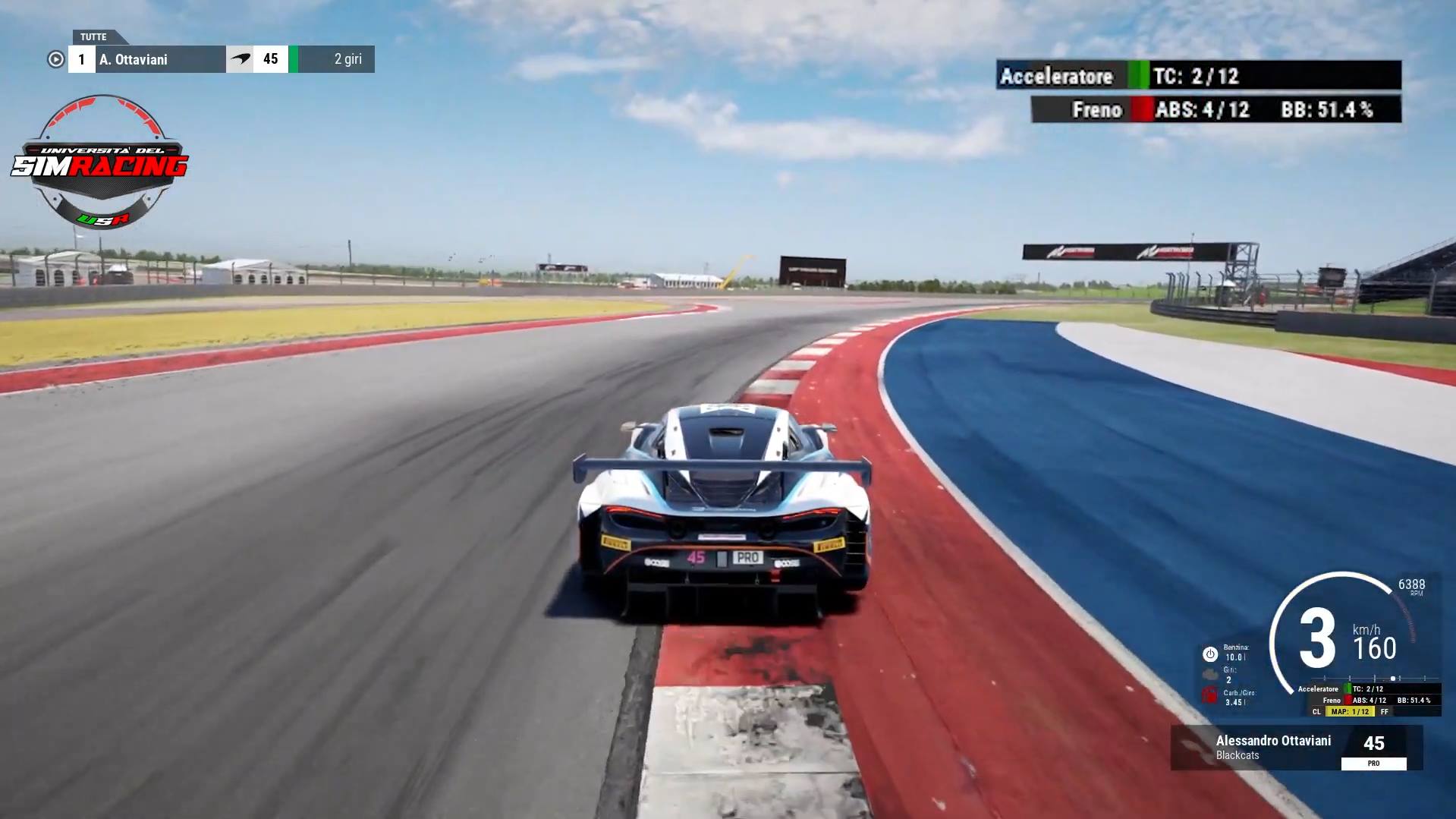Toggle the yellow MAP: 1/12 indicator
This screenshot has width=1456, height=819.
[x=1350, y=712]
